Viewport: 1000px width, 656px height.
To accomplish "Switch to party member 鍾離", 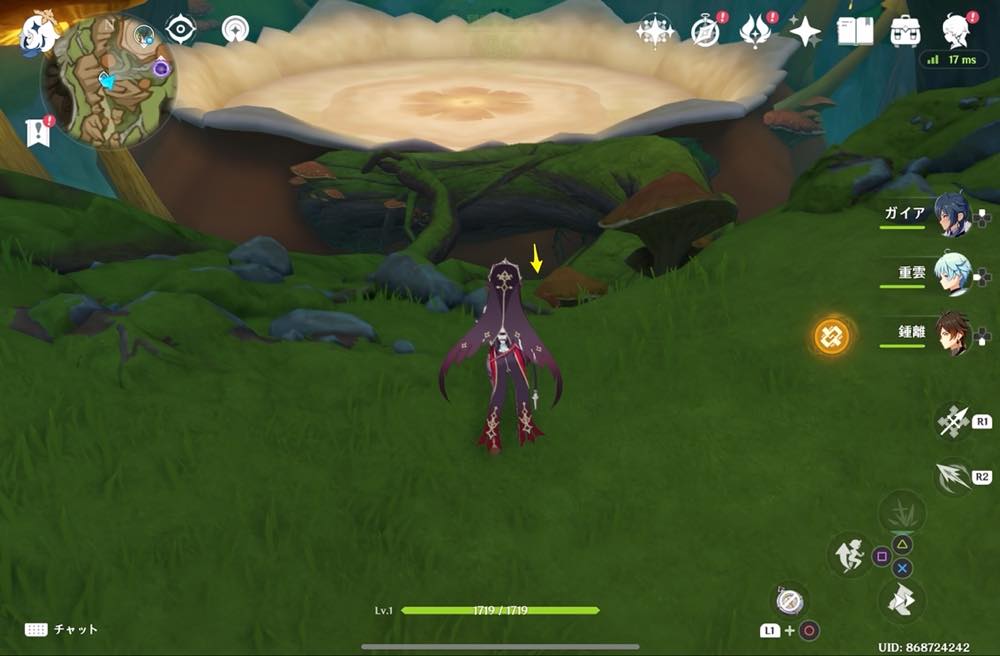I will [953, 333].
